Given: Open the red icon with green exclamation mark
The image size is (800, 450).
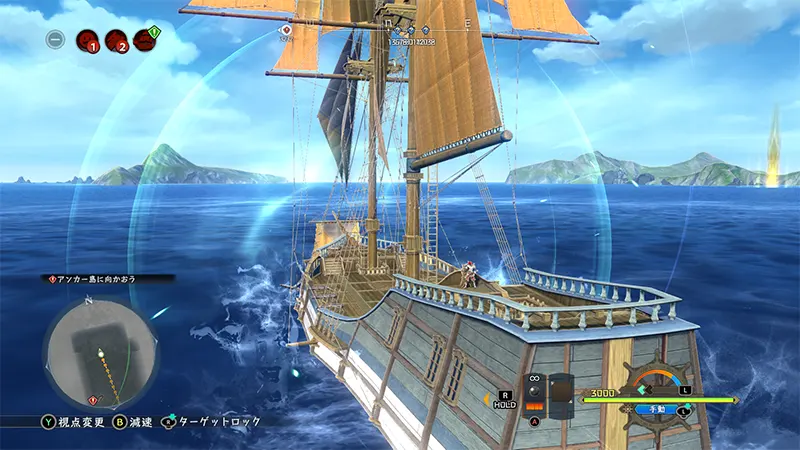Looking at the screenshot, I should click(x=145, y=40).
